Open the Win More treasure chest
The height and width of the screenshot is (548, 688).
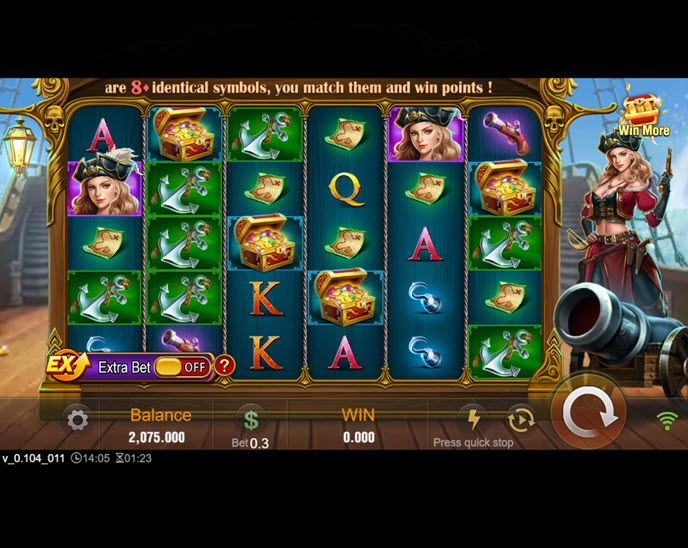coord(642,112)
